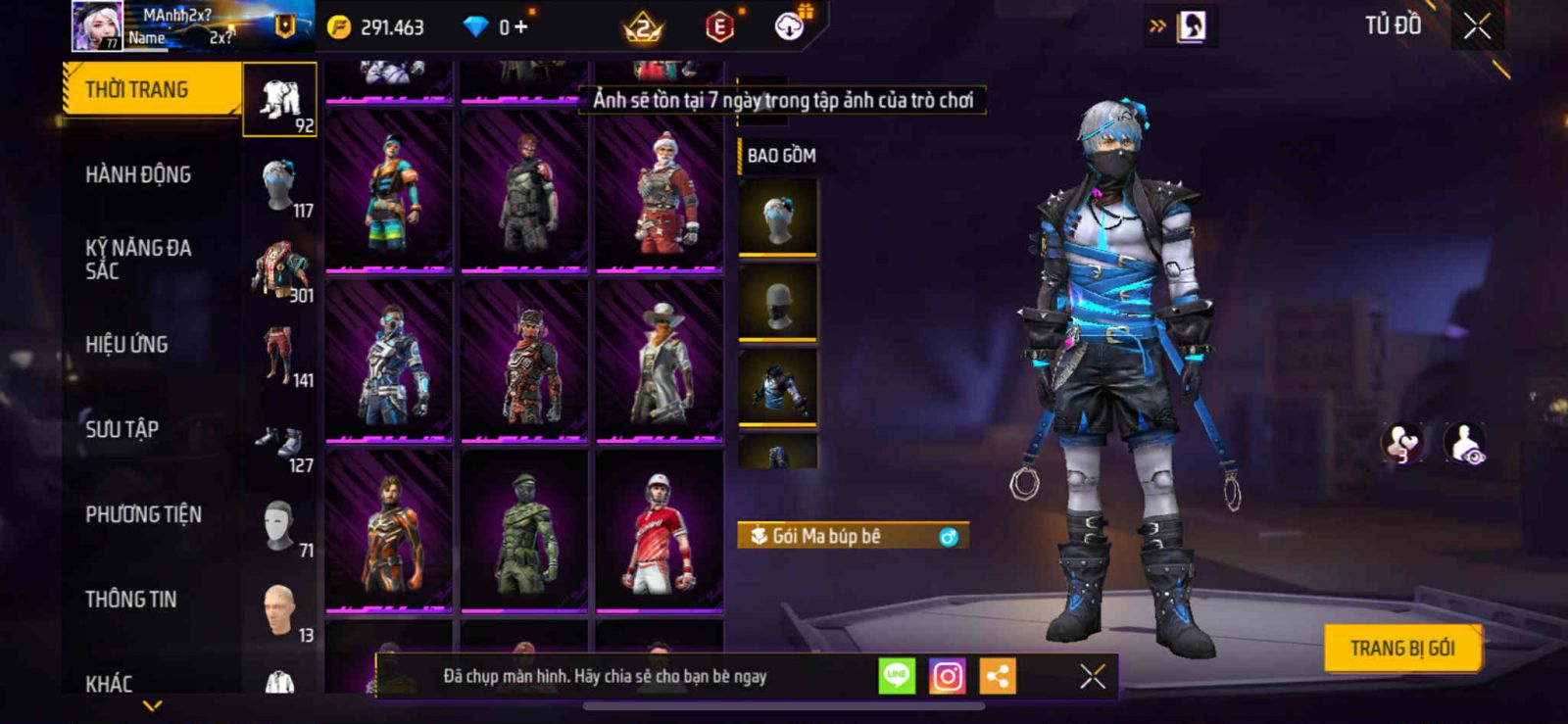
Task: Close the wardrobe with the X button
Action: point(1477,26)
